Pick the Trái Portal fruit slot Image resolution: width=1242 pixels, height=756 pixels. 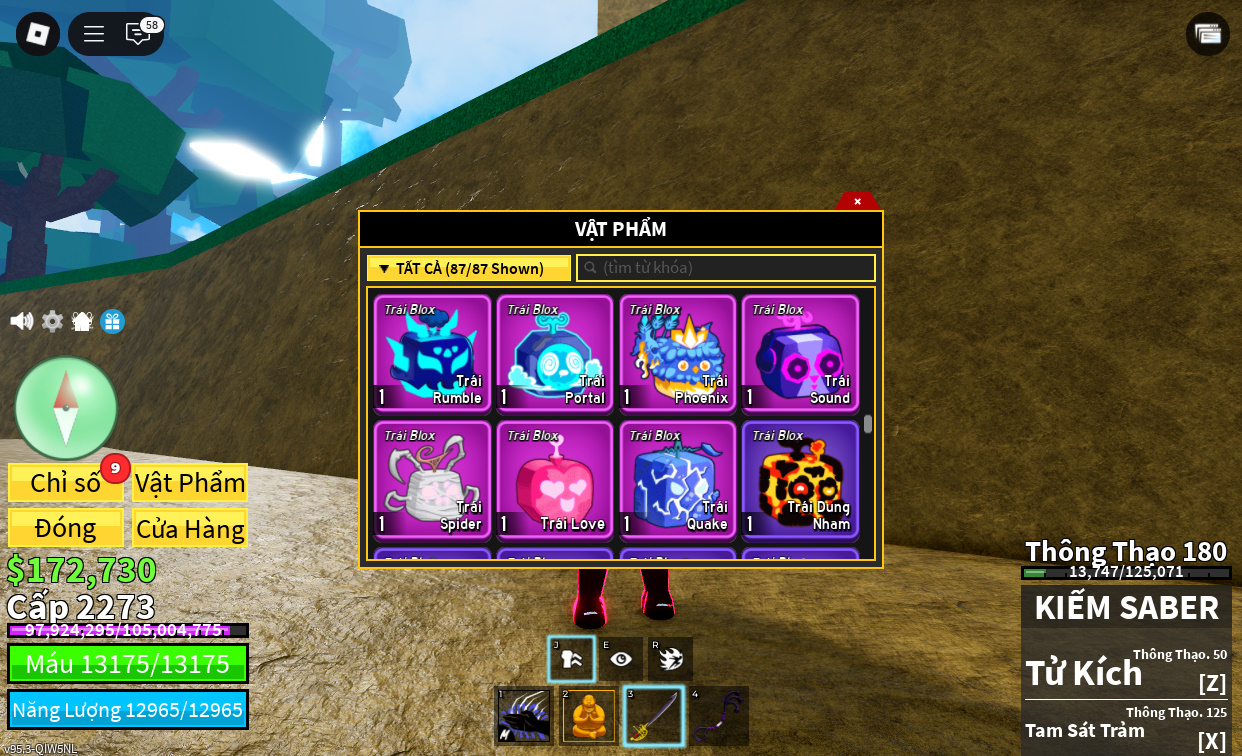pyautogui.click(x=555, y=353)
